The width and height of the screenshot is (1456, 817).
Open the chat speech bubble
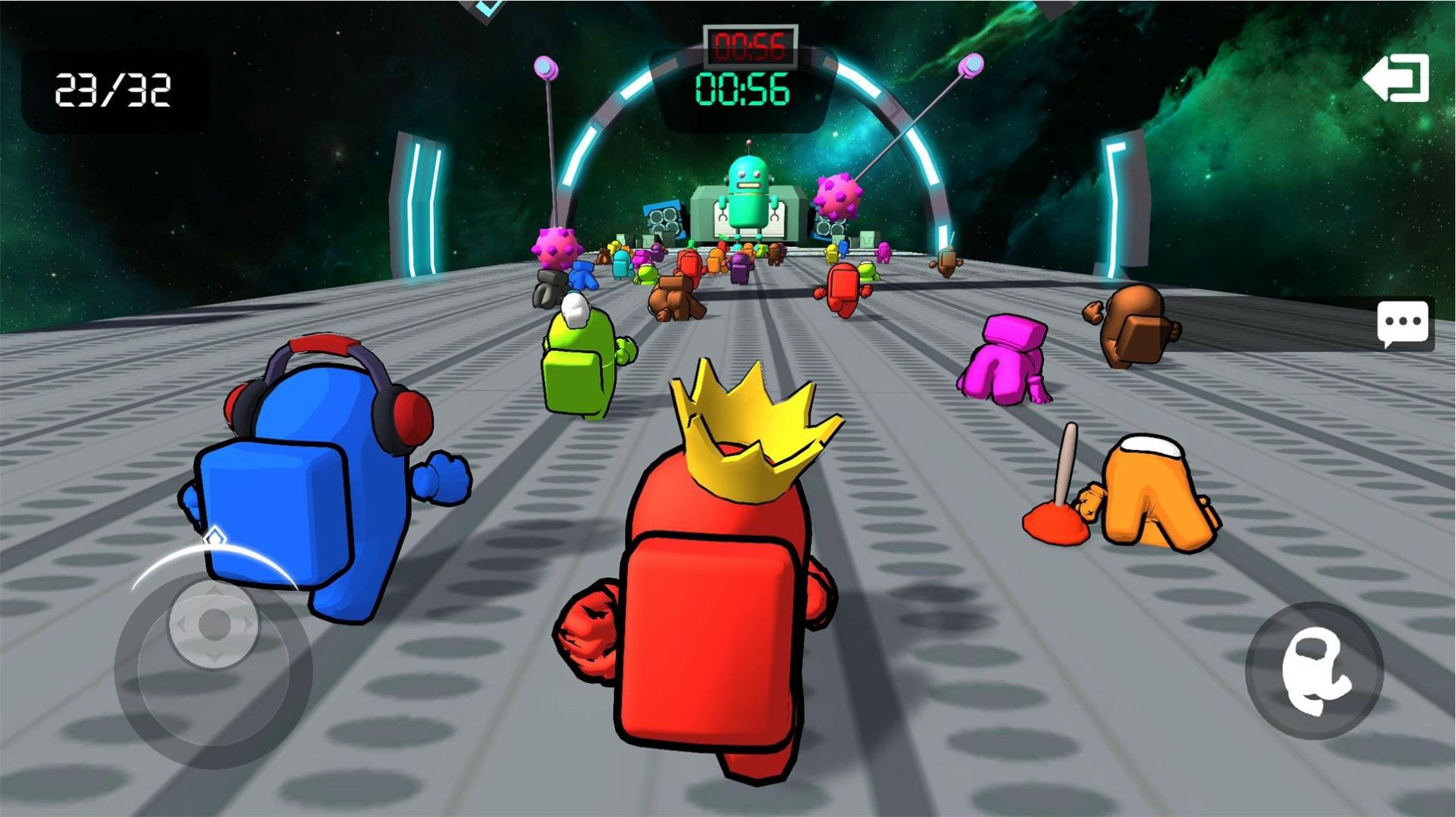(1402, 324)
